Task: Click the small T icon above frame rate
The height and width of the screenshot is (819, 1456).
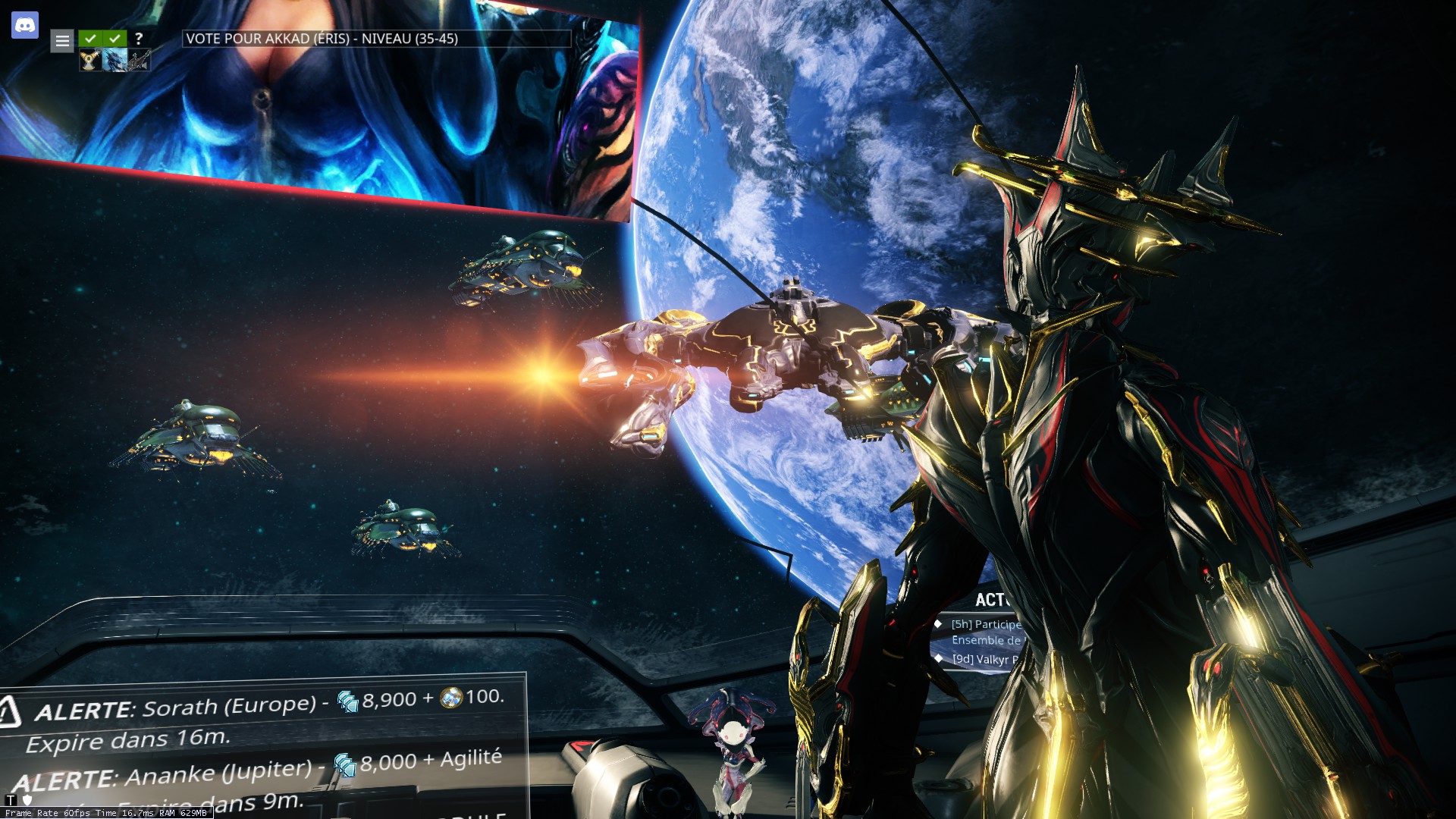Action: [11, 800]
